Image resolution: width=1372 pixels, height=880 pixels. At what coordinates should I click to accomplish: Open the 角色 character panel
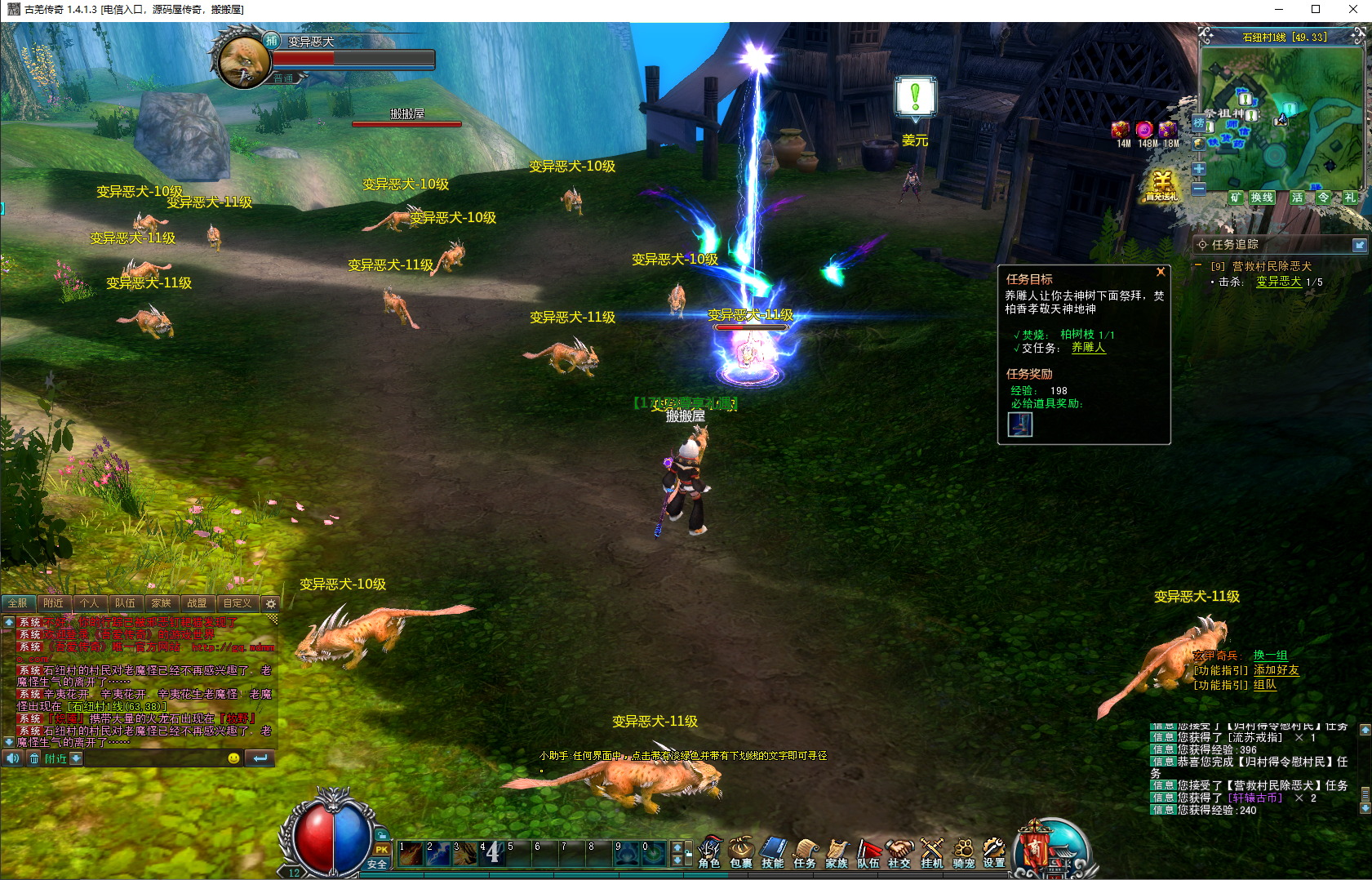[x=709, y=852]
